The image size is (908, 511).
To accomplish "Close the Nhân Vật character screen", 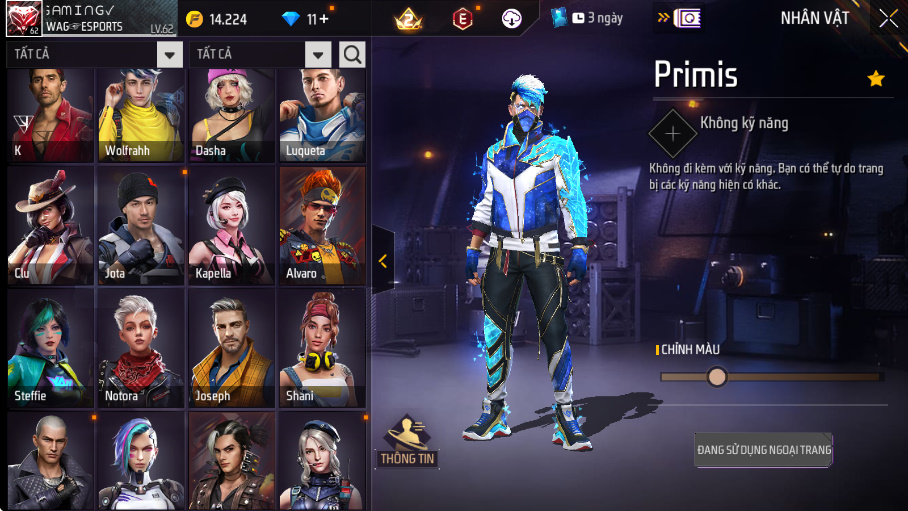I will 888,18.
